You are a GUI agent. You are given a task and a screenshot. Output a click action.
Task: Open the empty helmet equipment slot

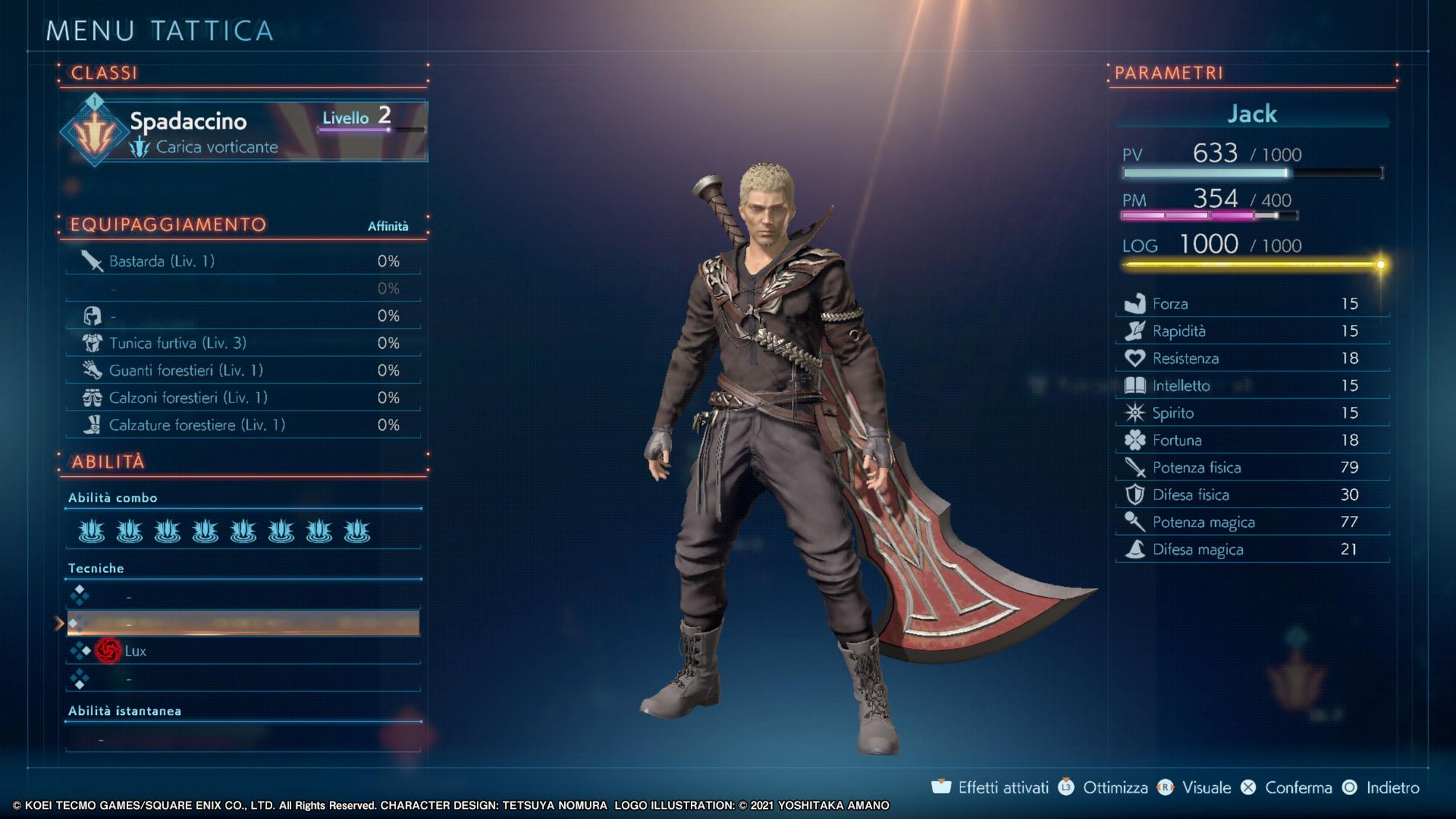[242, 316]
